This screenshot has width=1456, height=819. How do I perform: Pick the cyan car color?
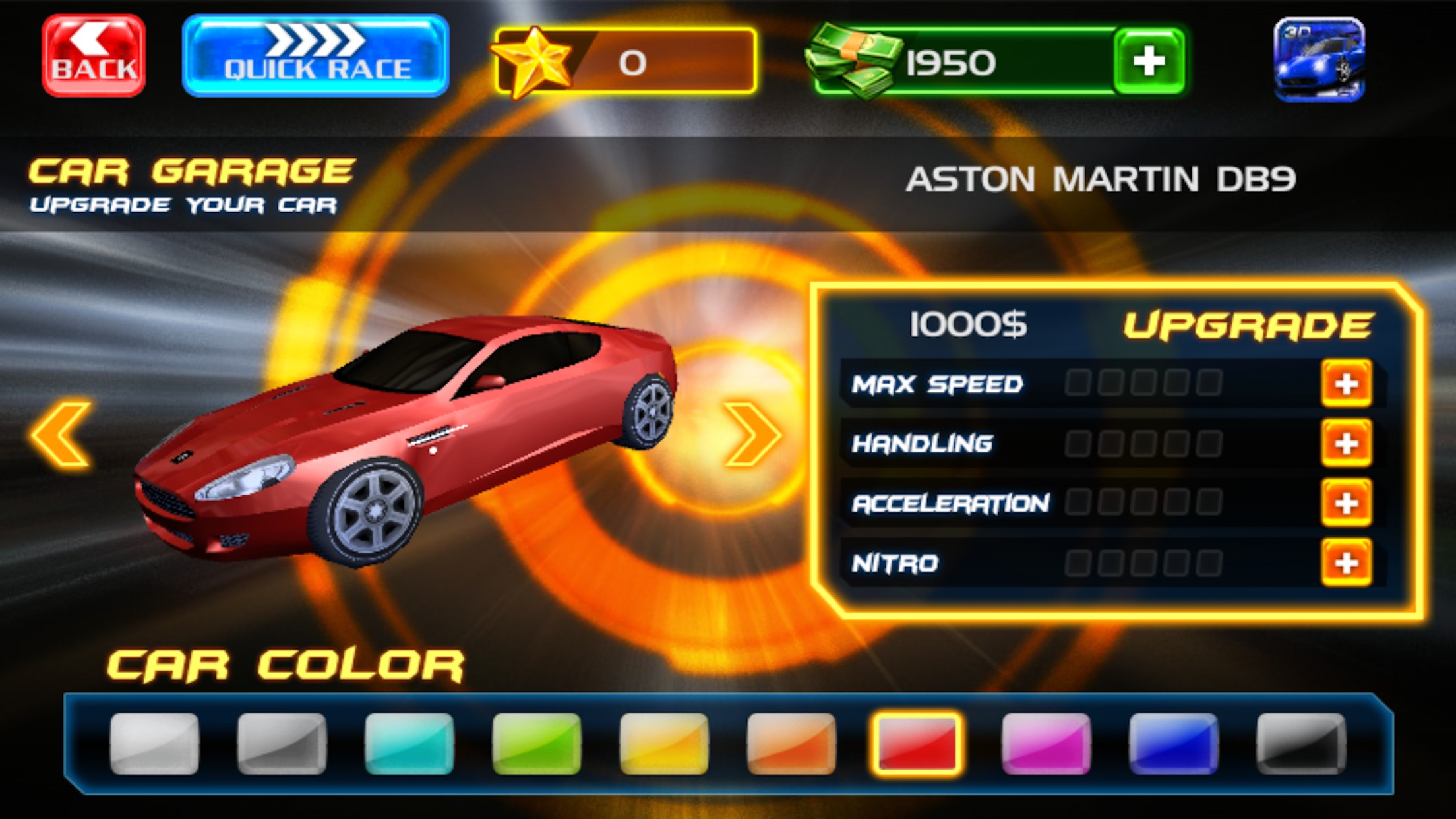pyautogui.click(x=409, y=743)
